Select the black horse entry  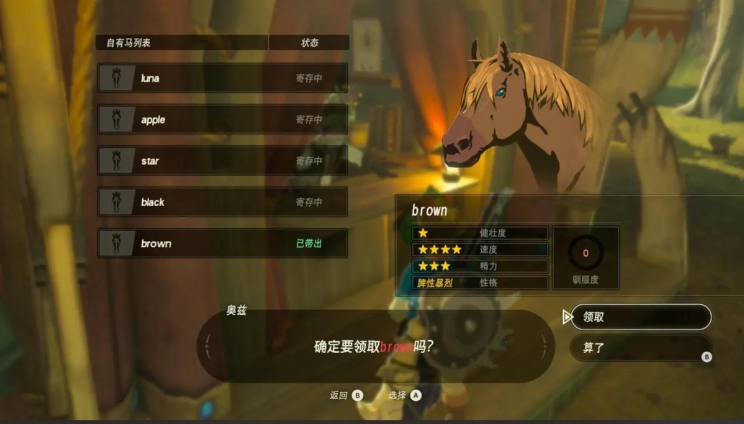click(x=222, y=202)
